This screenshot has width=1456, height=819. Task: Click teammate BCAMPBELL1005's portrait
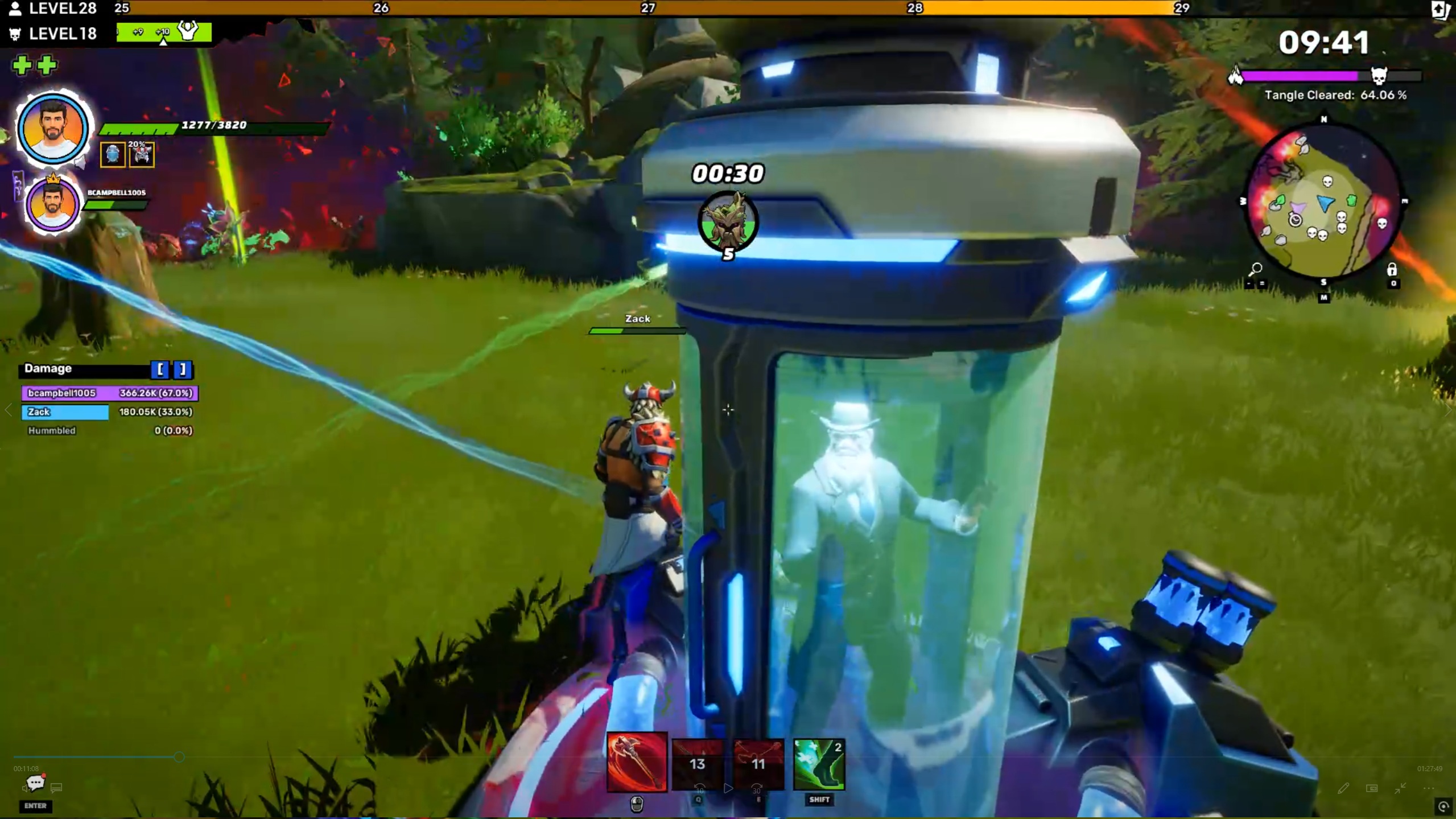[x=52, y=204]
